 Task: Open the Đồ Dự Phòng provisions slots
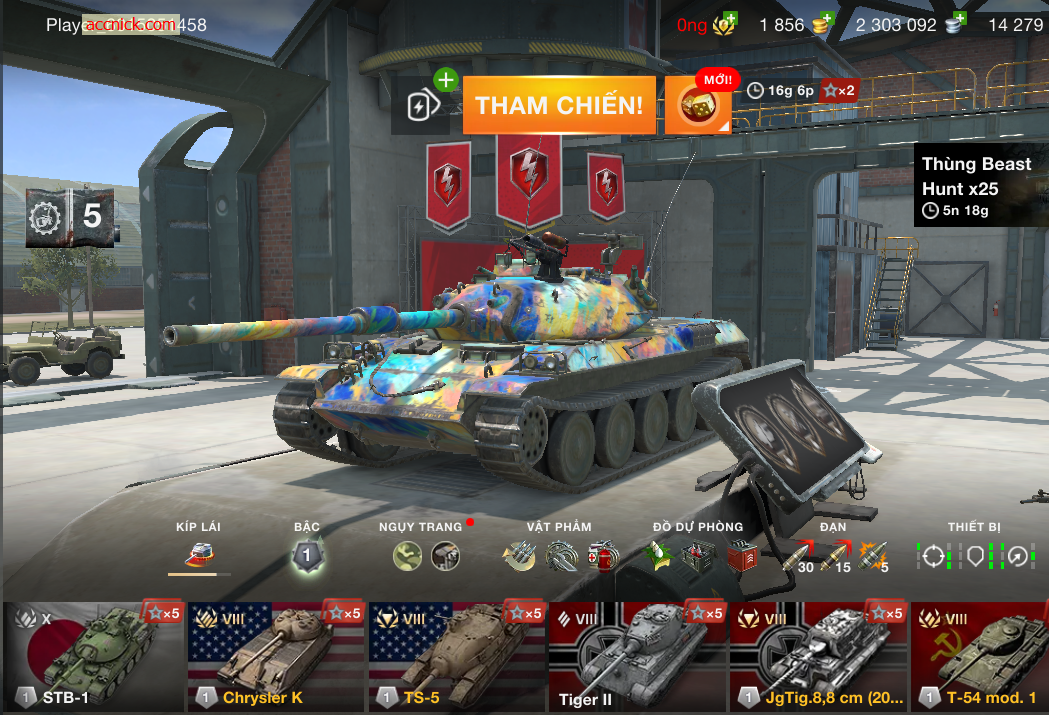698,555
